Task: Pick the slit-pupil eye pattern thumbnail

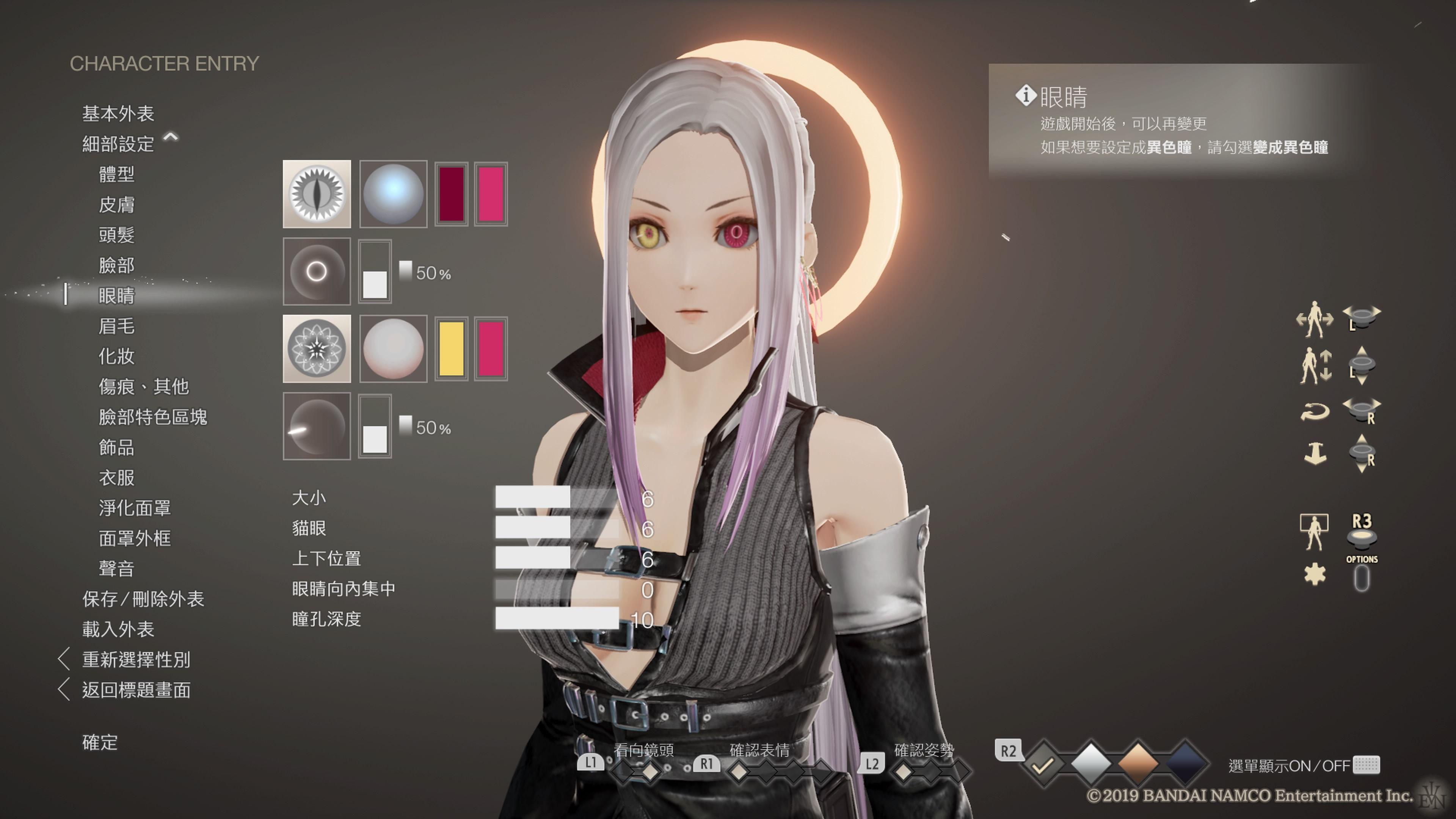Action: 317,194
